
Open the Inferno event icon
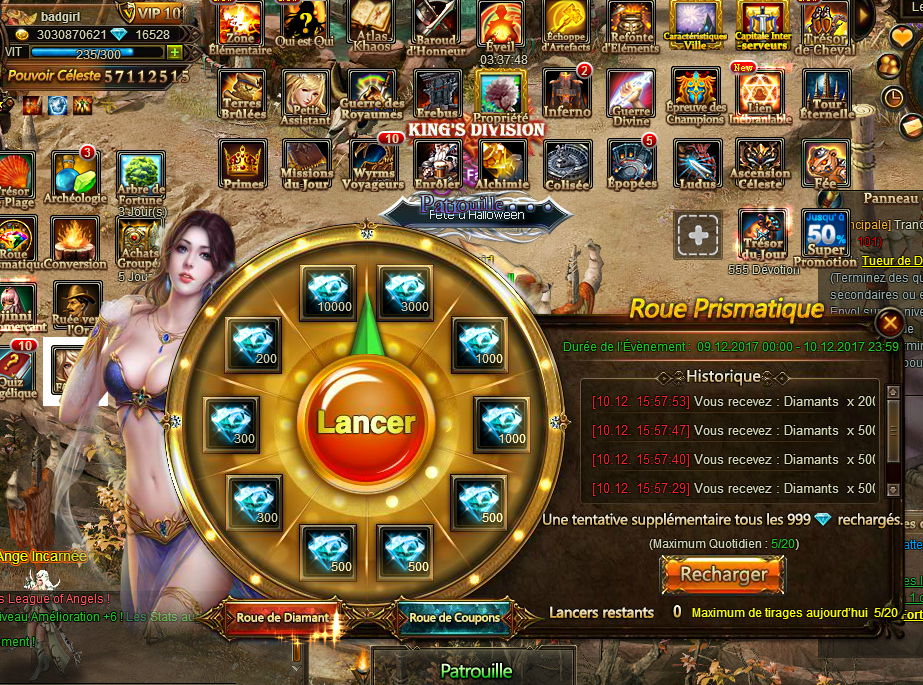click(x=567, y=94)
